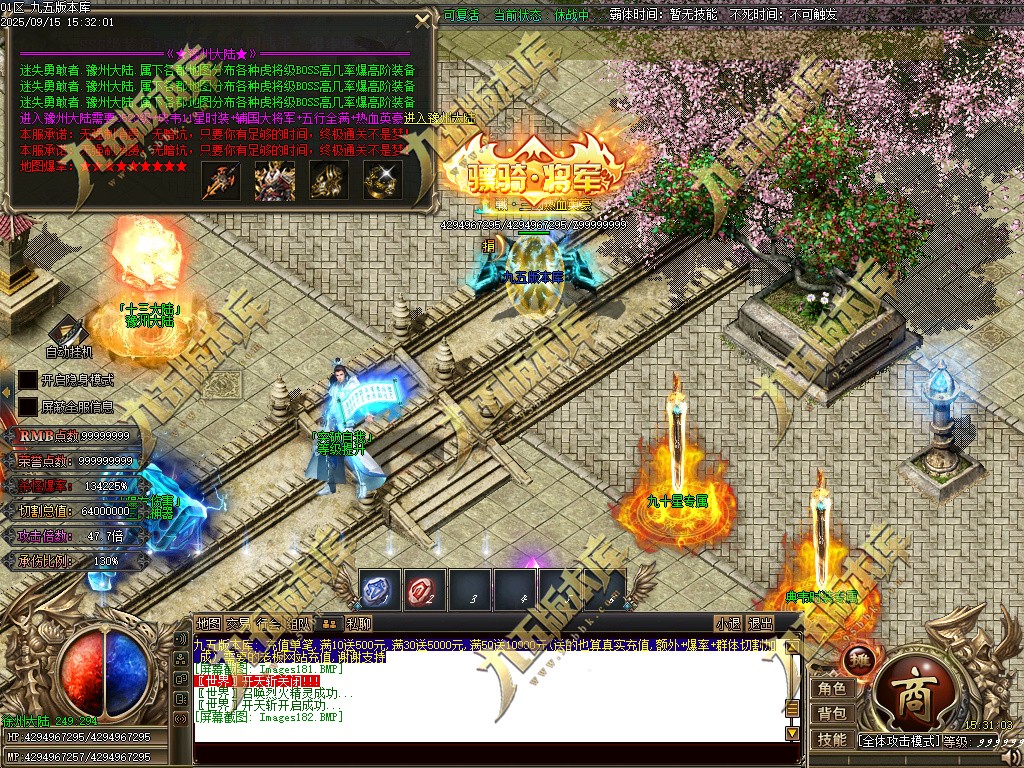Click the 全体攻击模式 attack mode label
Viewport: 1024px width, 768px height.
[898, 741]
